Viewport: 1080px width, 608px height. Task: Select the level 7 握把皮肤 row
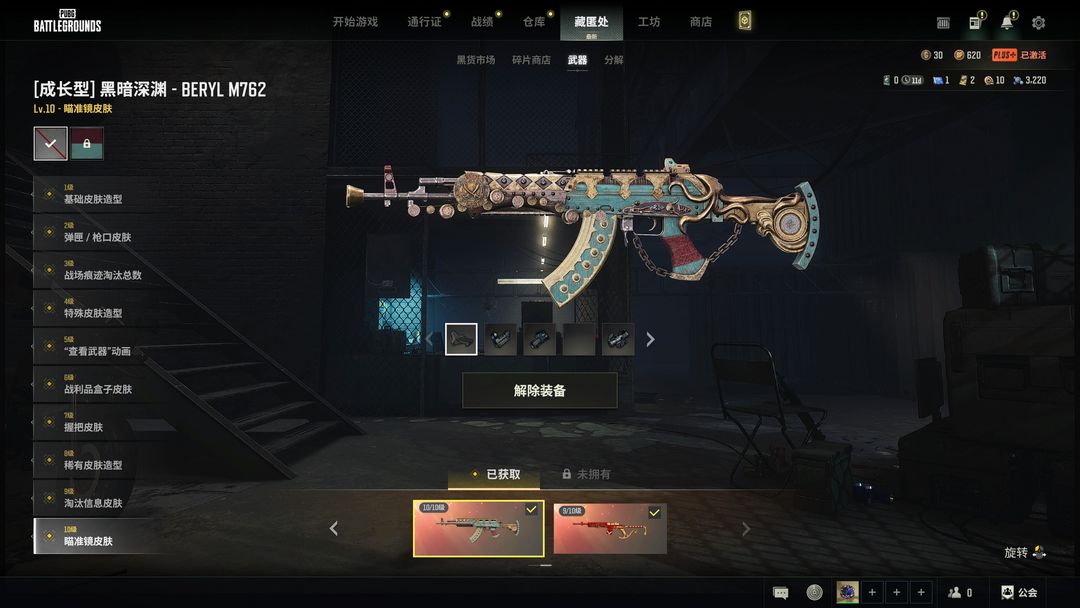[98, 422]
